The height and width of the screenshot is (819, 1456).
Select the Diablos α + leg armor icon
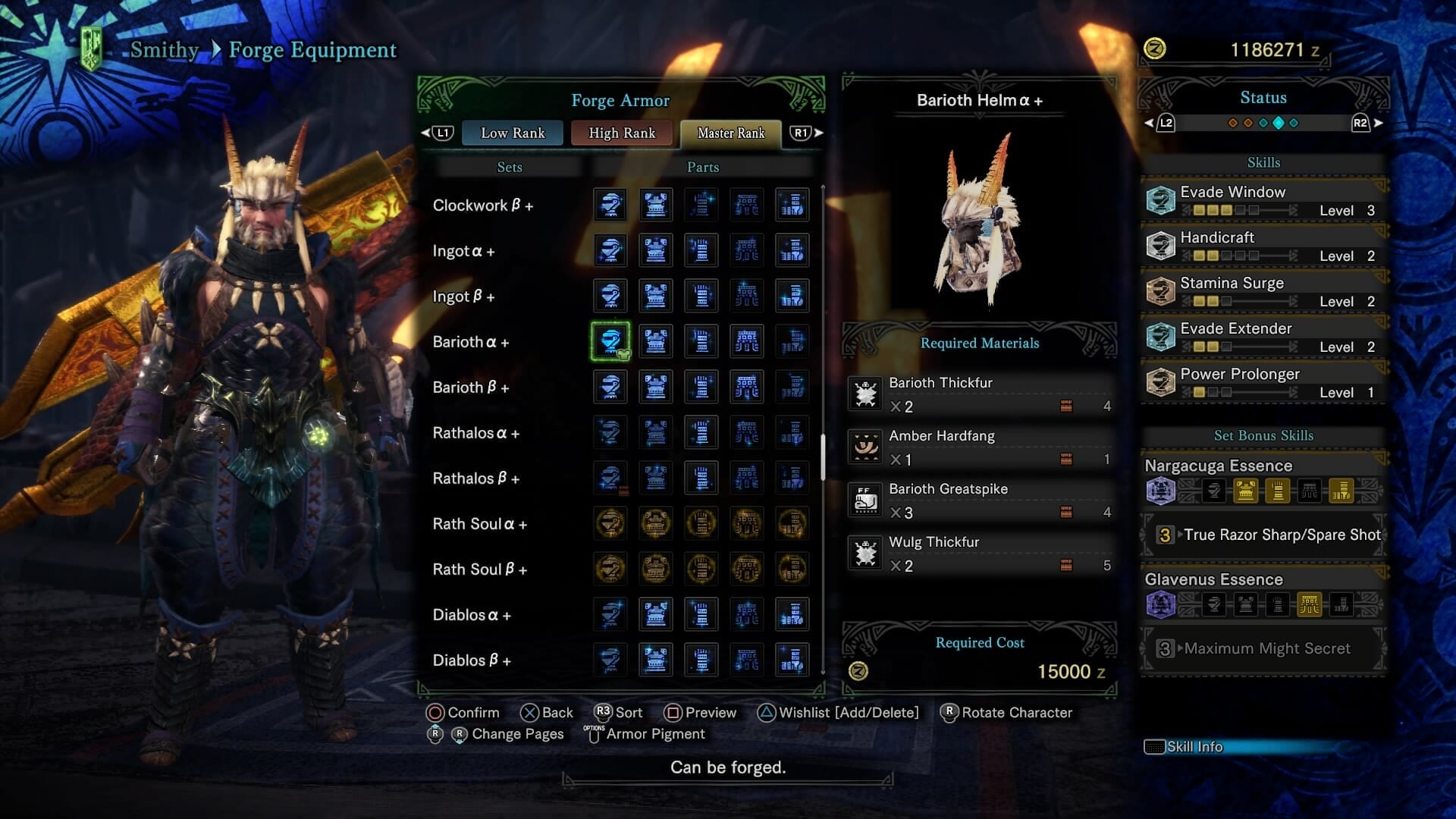[792, 614]
